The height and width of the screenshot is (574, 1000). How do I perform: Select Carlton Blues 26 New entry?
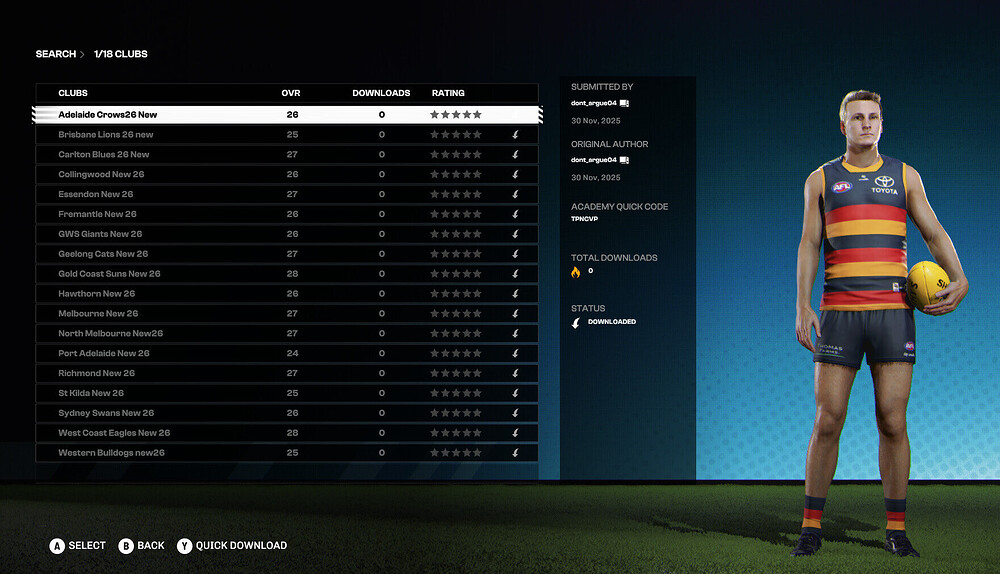[x=104, y=155]
